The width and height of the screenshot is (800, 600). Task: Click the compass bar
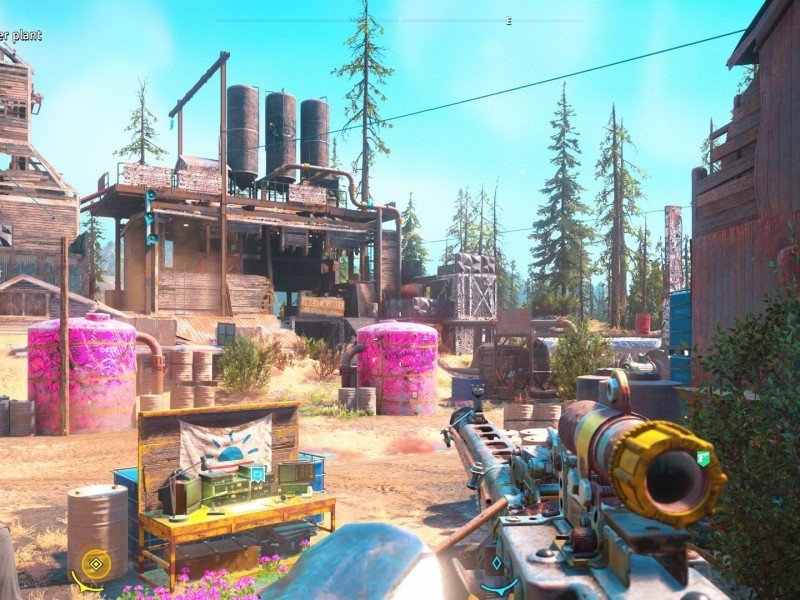(400, 20)
